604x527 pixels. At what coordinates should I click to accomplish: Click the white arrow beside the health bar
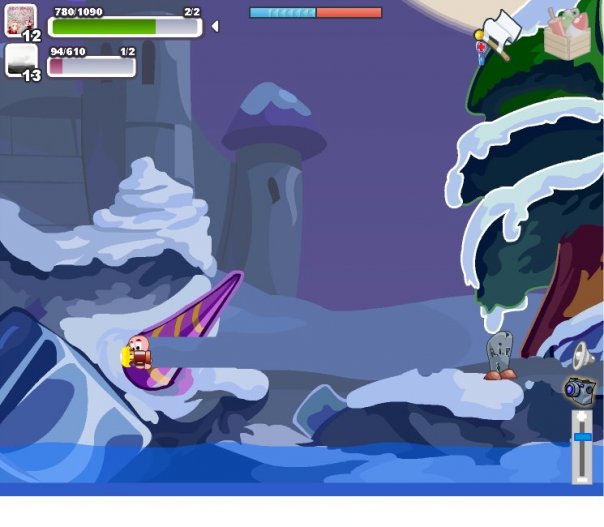pyautogui.click(x=214, y=26)
